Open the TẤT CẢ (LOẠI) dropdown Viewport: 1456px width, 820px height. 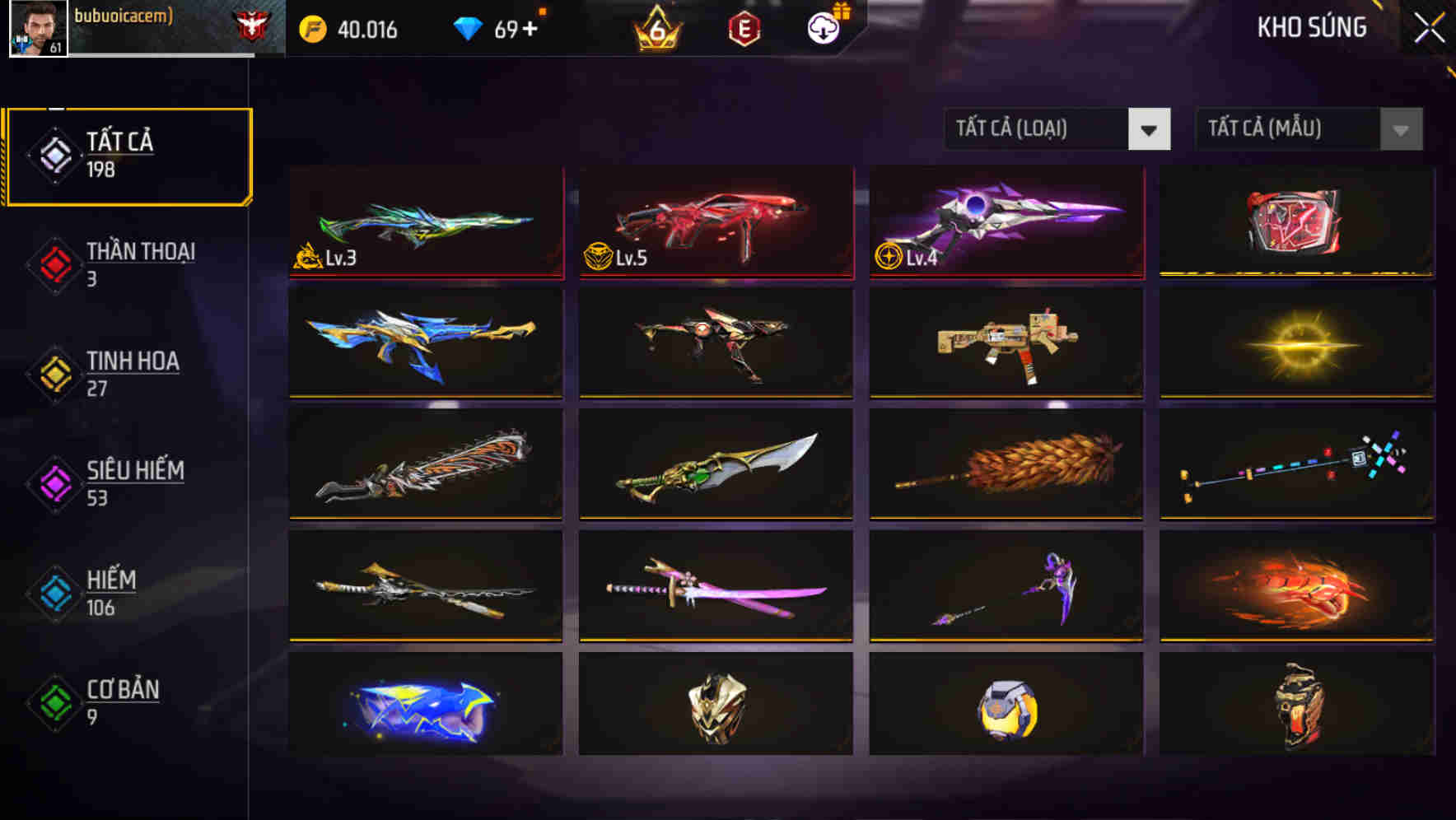pos(1038,129)
